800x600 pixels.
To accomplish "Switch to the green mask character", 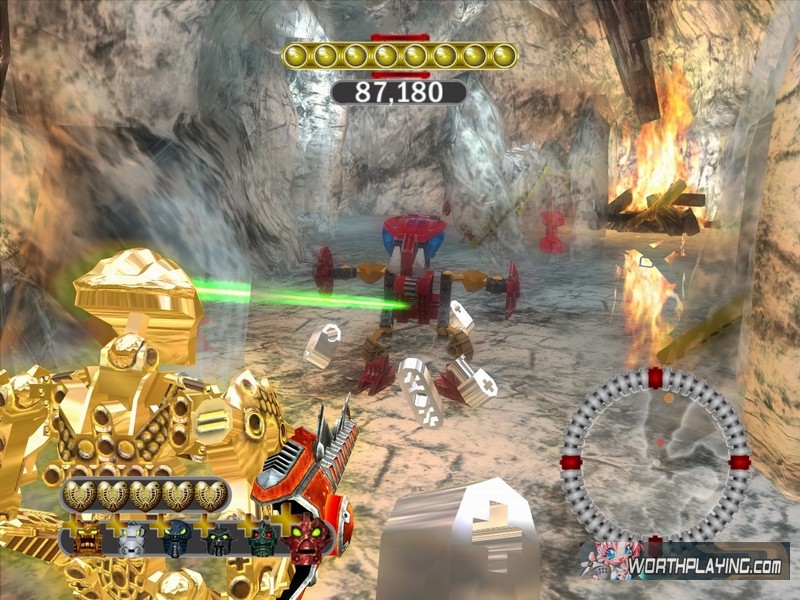I will click(262, 540).
